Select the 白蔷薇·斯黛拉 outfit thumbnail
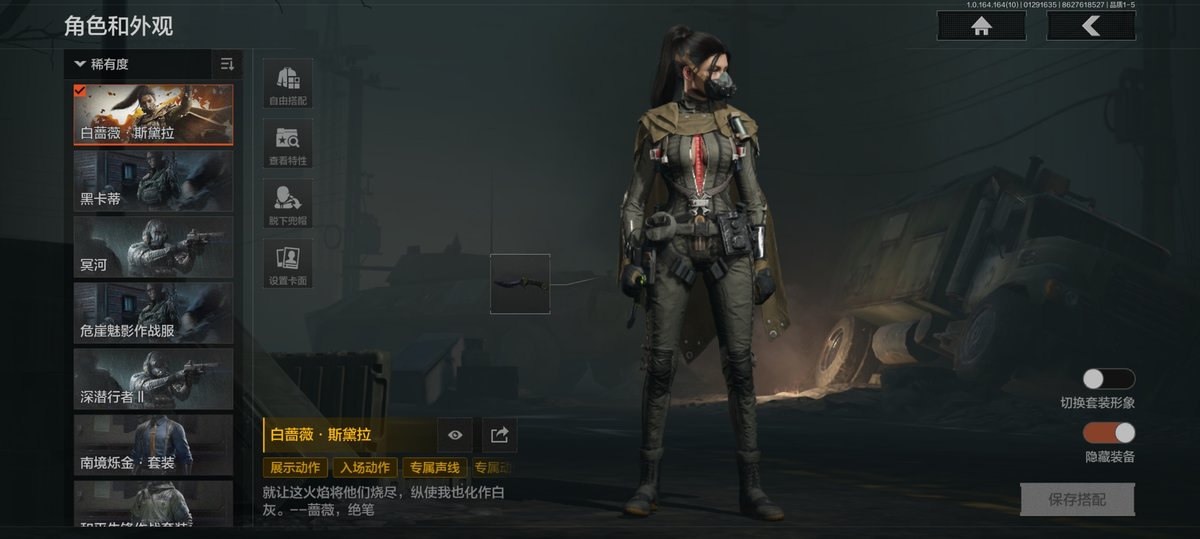The width and height of the screenshot is (1200, 539). [x=153, y=114]
